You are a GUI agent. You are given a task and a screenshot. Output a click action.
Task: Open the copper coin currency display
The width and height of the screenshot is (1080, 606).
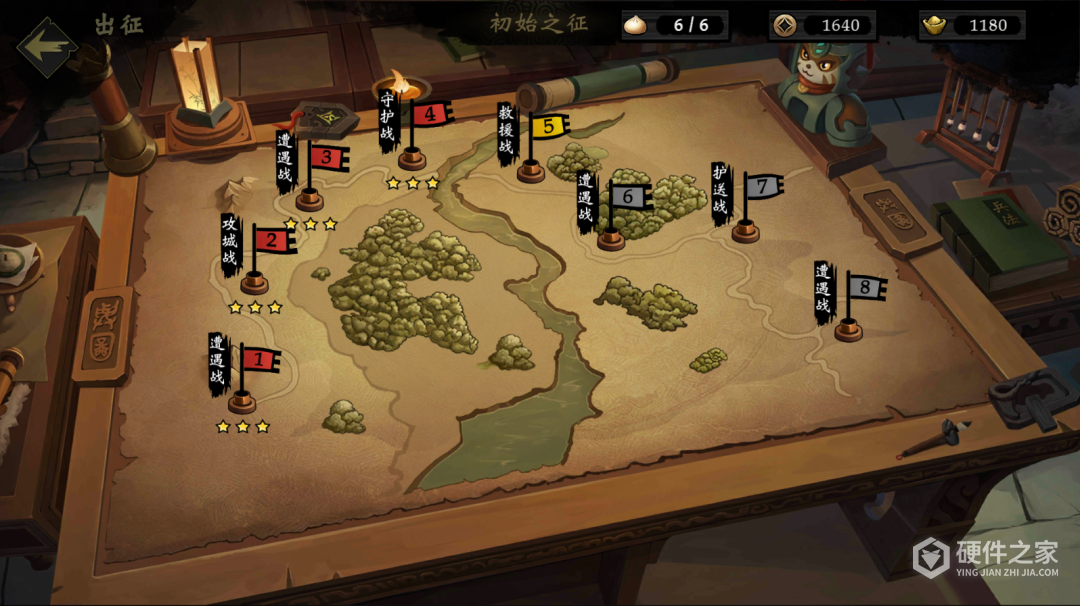[x=823, y=25]
